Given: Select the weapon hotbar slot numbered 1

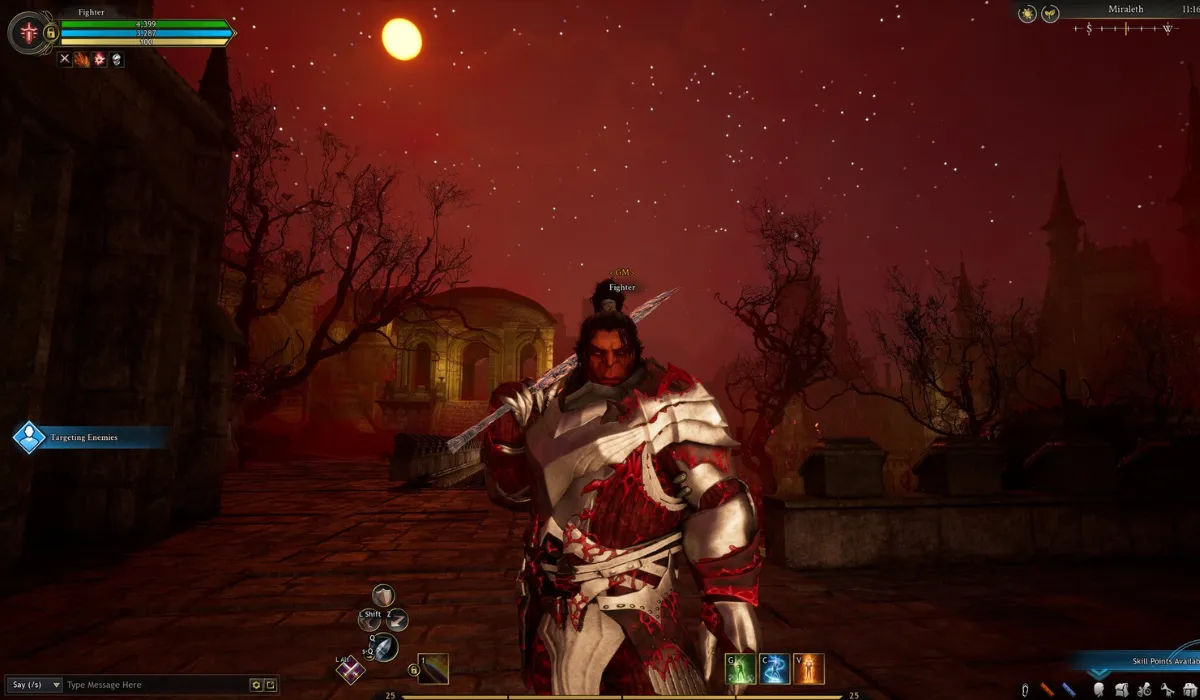Looking at the screenshot, I should pos(433,669).
